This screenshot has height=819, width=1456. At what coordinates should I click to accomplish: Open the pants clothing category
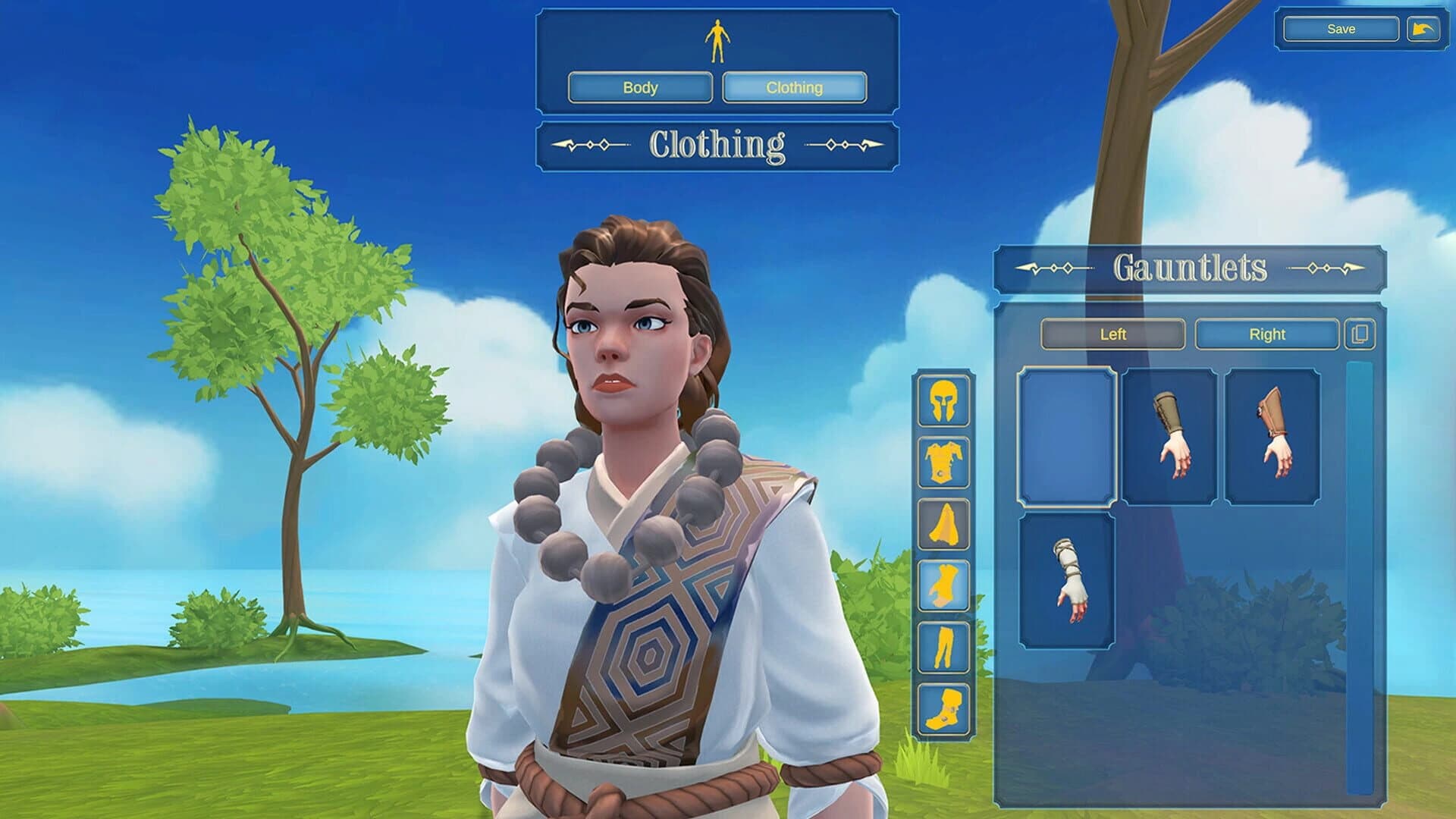click(944, 647)
